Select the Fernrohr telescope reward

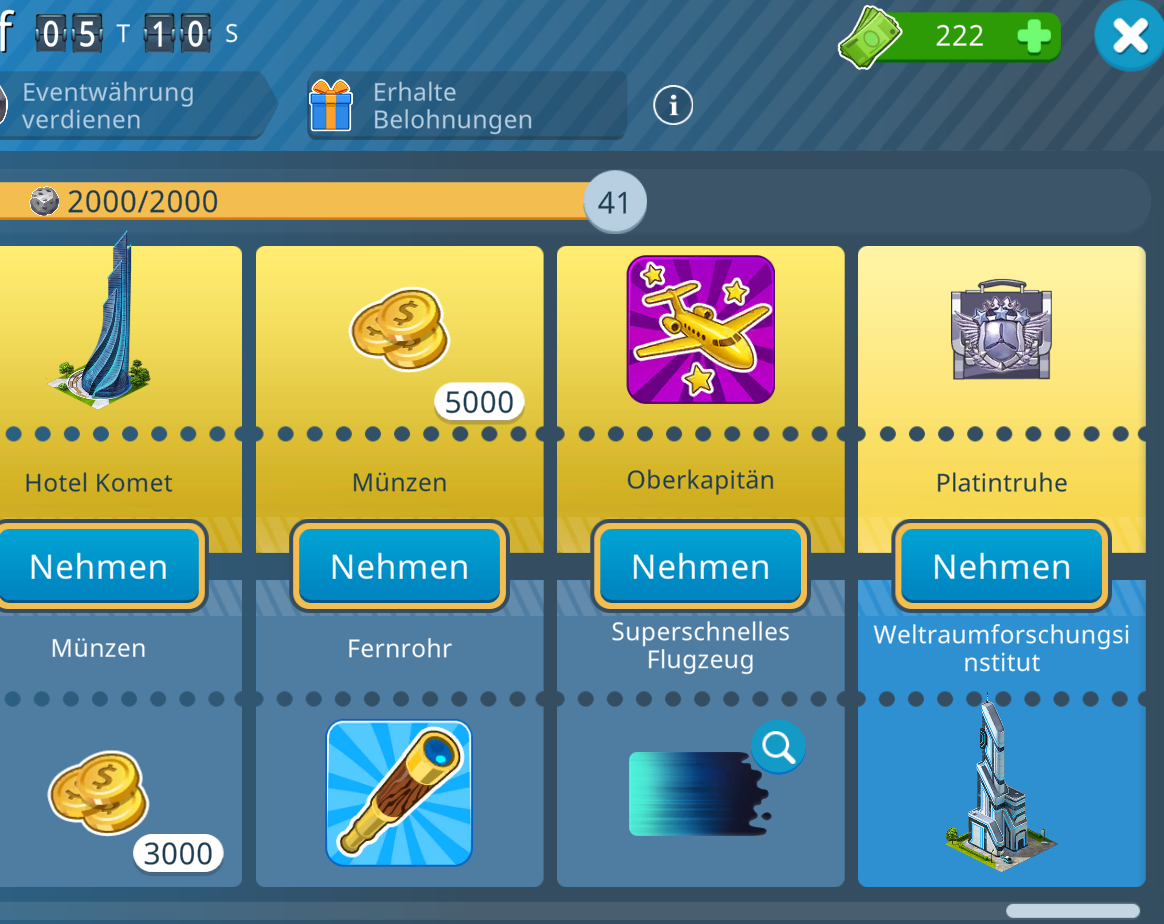pos(399,792)
